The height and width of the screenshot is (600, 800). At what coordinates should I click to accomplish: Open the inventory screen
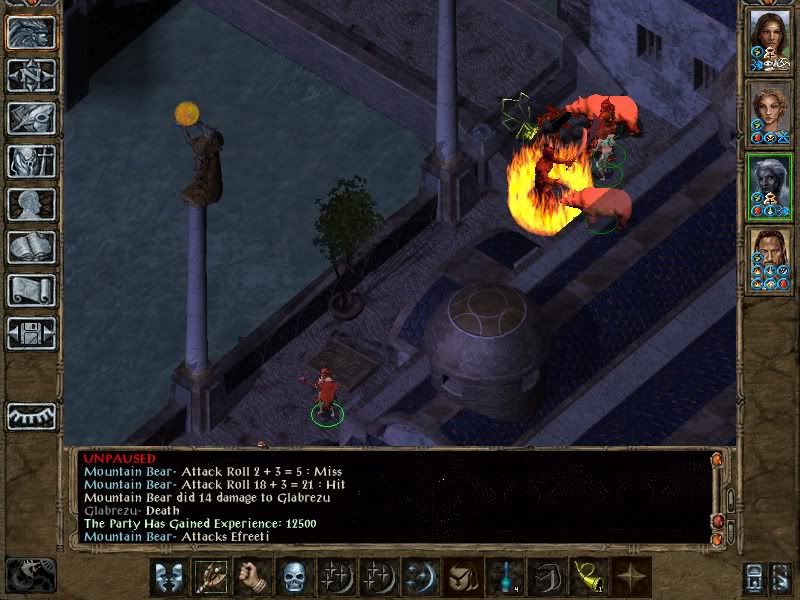pyautogui.click(x=31, y=161)
